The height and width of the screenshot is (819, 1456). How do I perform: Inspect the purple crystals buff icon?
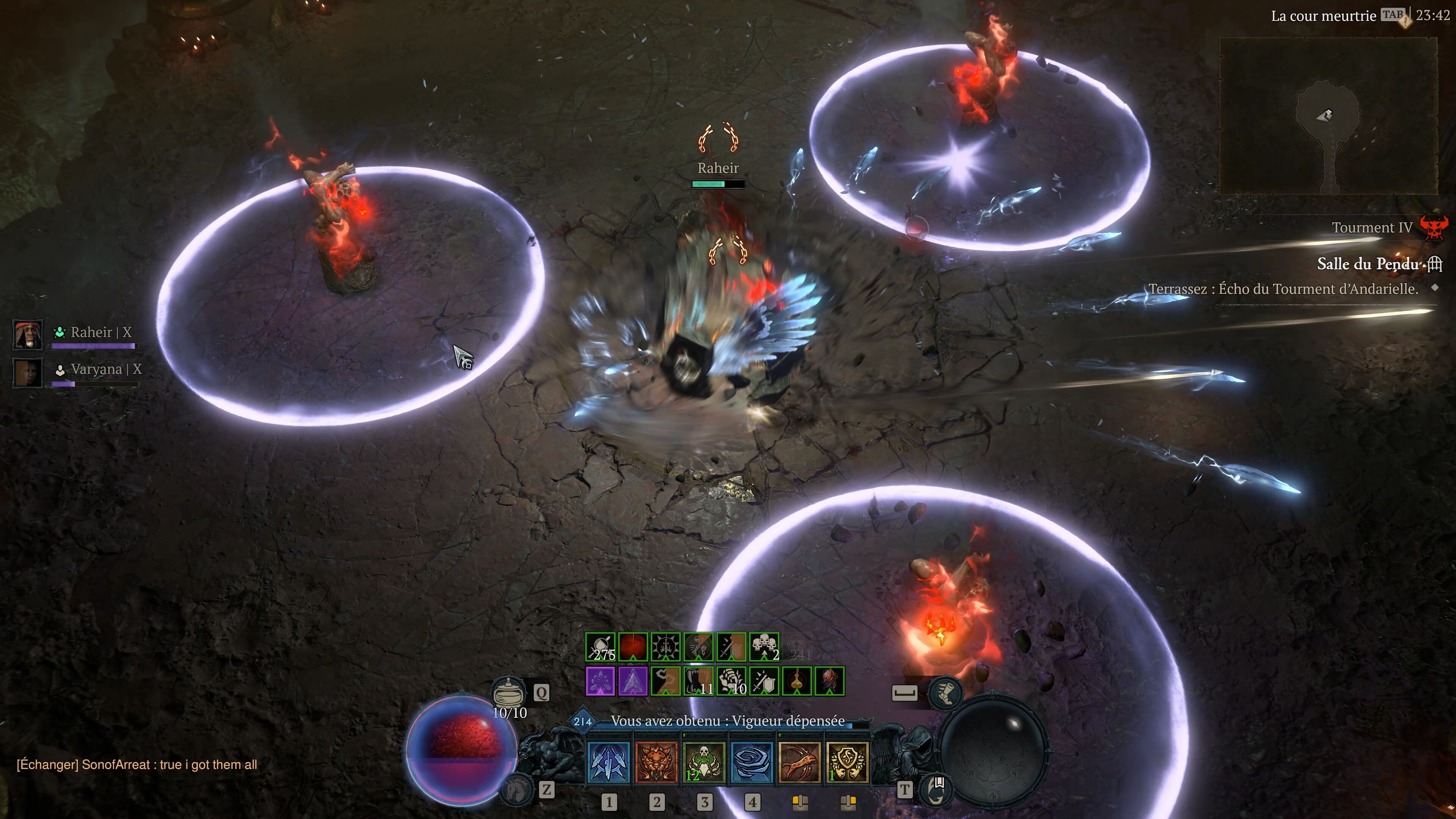coord(600,681)
